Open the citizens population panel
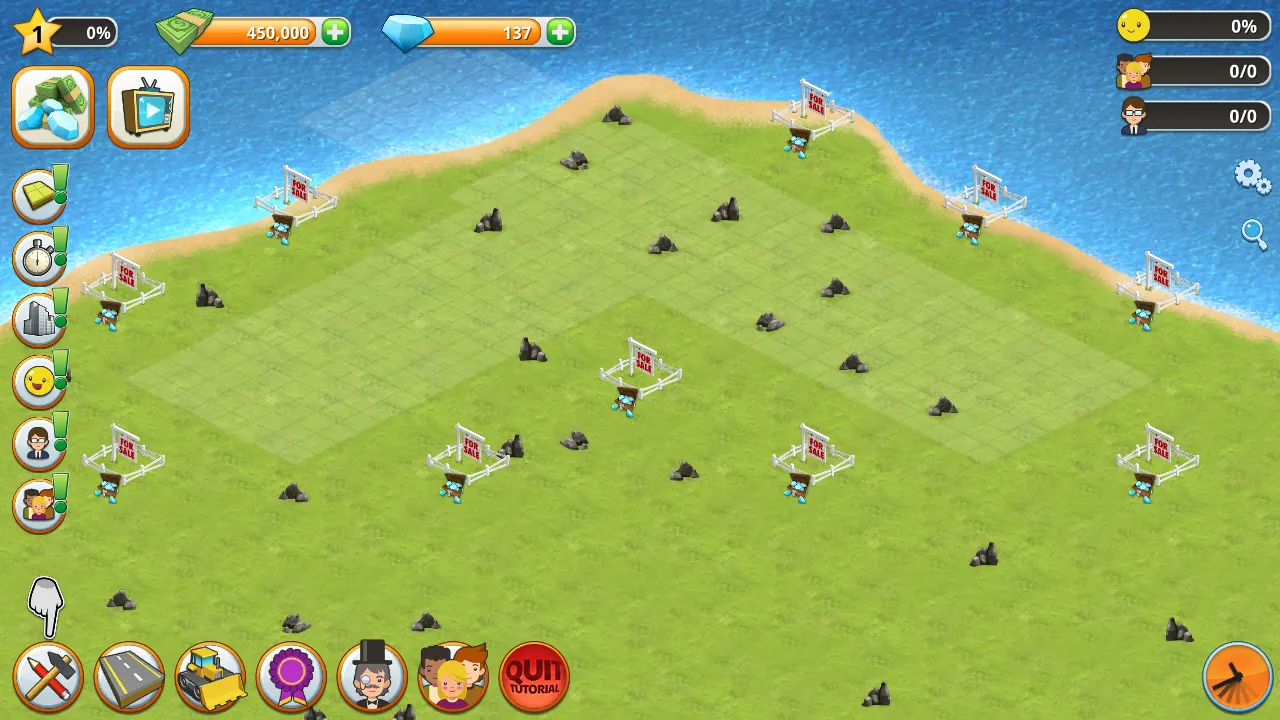This screenshot has width=1280, height=720. (x=453, y=677)
